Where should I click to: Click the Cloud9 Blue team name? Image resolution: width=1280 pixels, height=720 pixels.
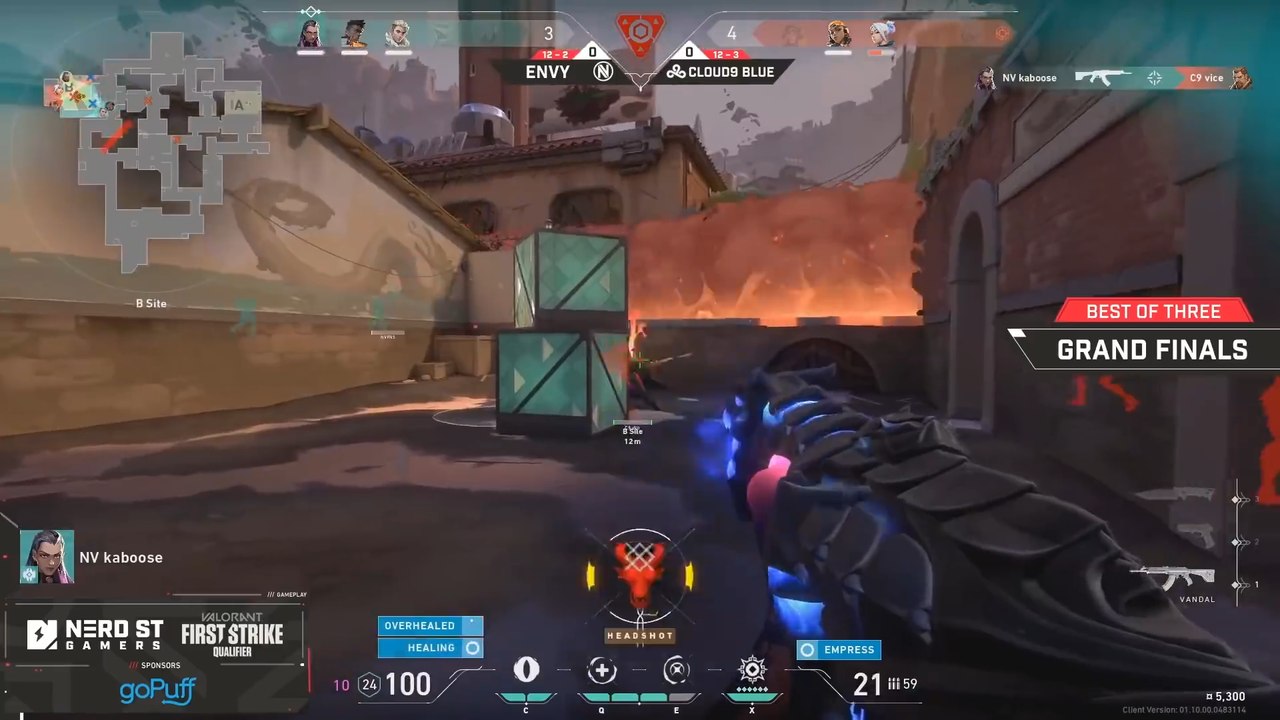point(728,72)
